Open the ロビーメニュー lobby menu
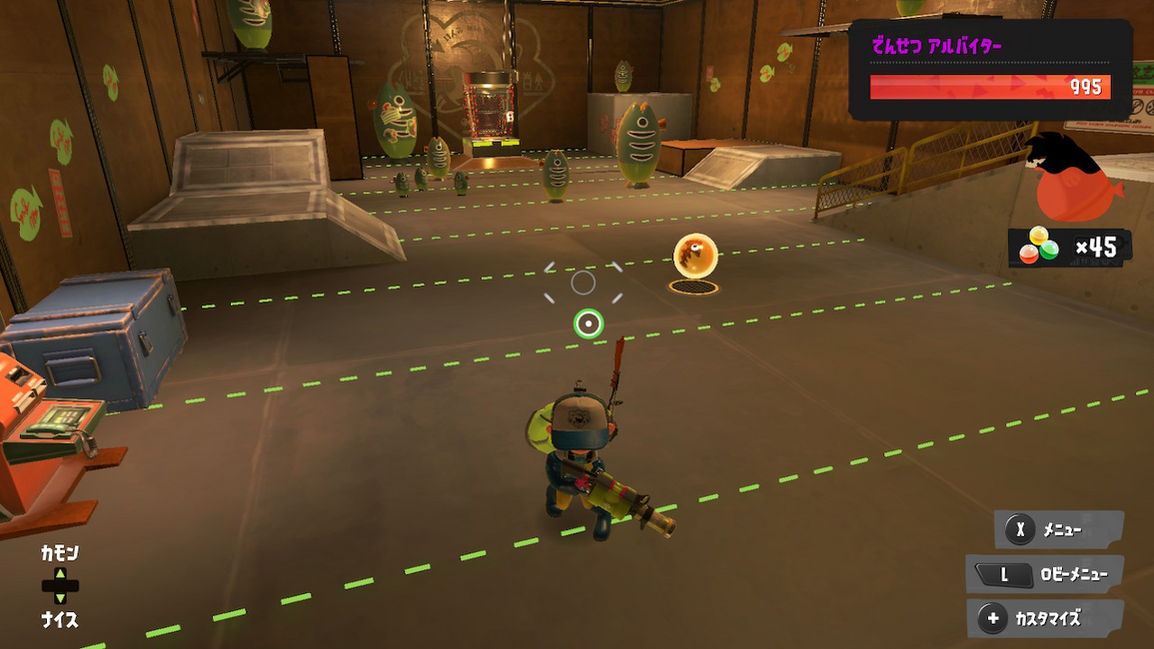Viewport: 1154px width, 649px height. tap(1045, 574)
